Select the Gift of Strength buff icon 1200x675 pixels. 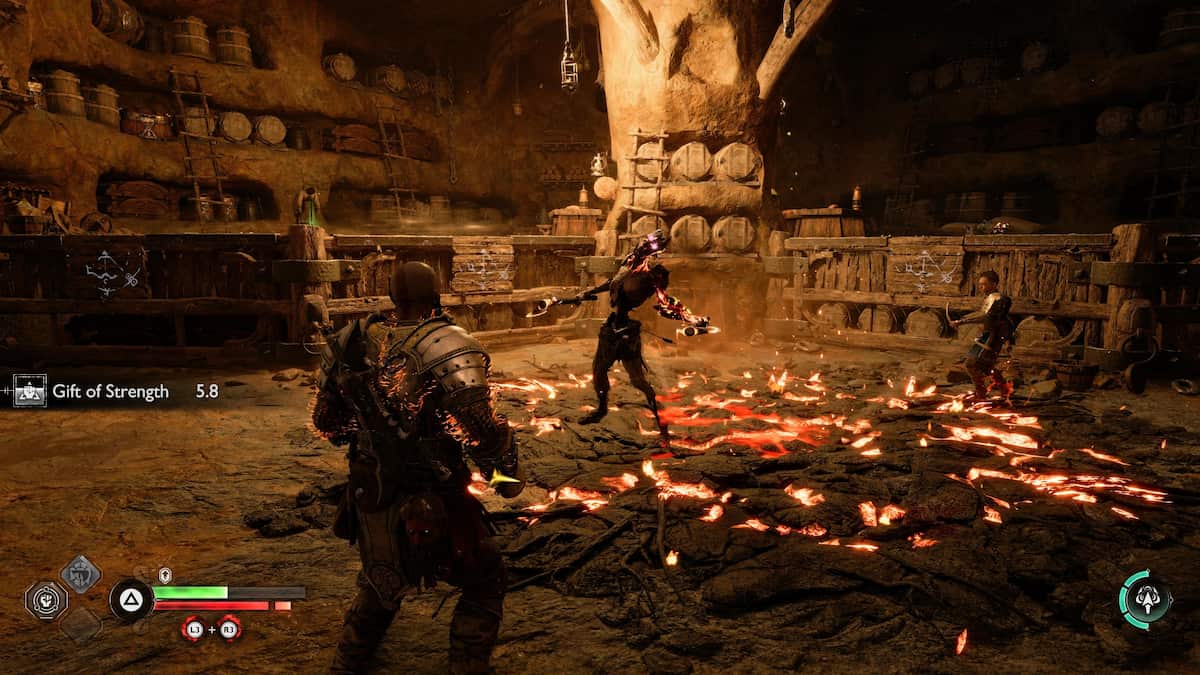coord(30,391)
